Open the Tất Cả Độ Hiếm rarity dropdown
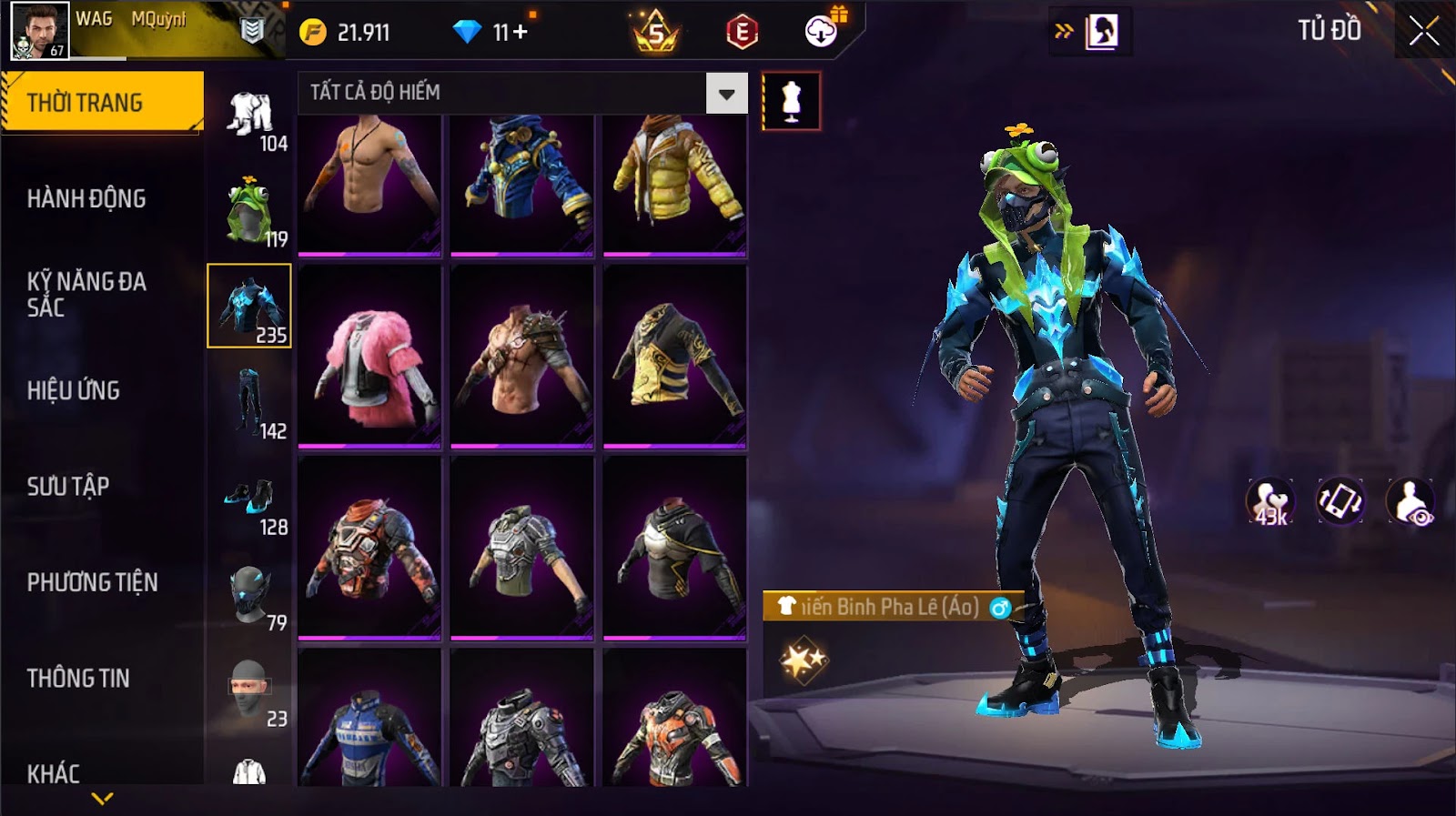 click(726, 93)
